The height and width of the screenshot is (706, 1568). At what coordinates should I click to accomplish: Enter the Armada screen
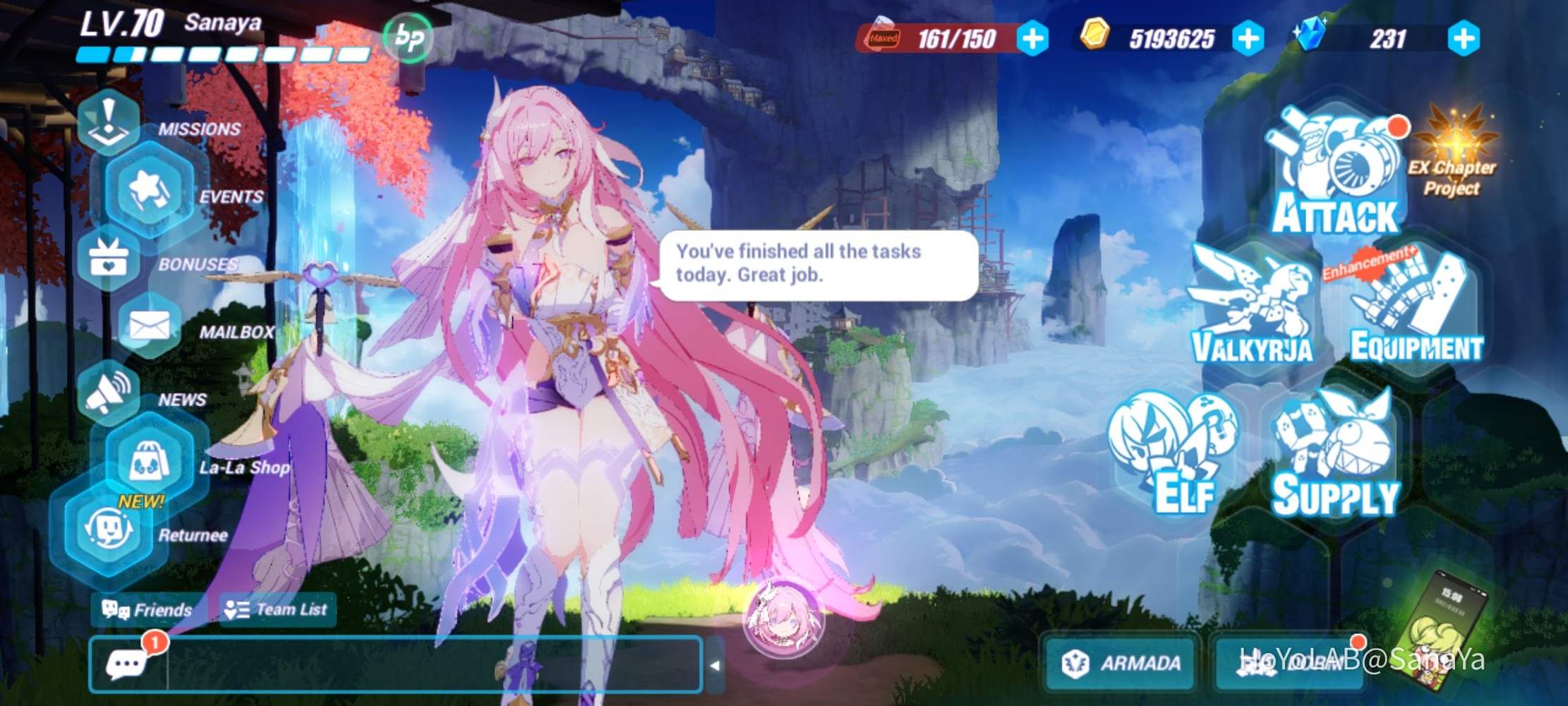pos(1119,662)
